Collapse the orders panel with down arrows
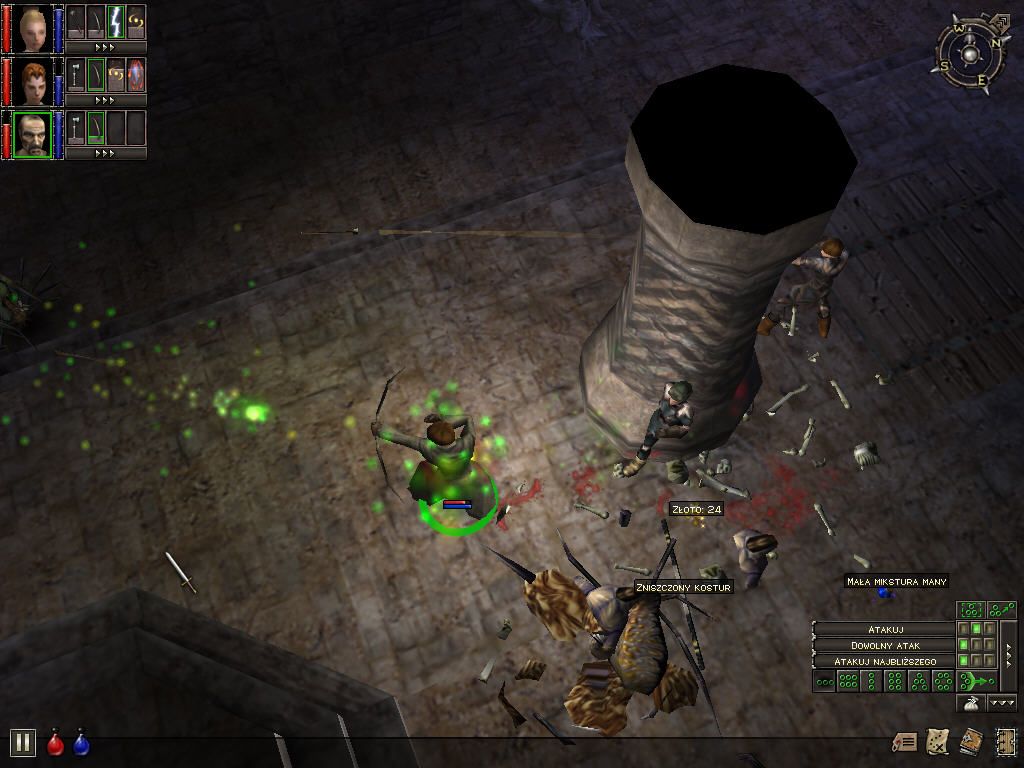The height and width of the screenshot is (768, 1024). click(1002, 704)
